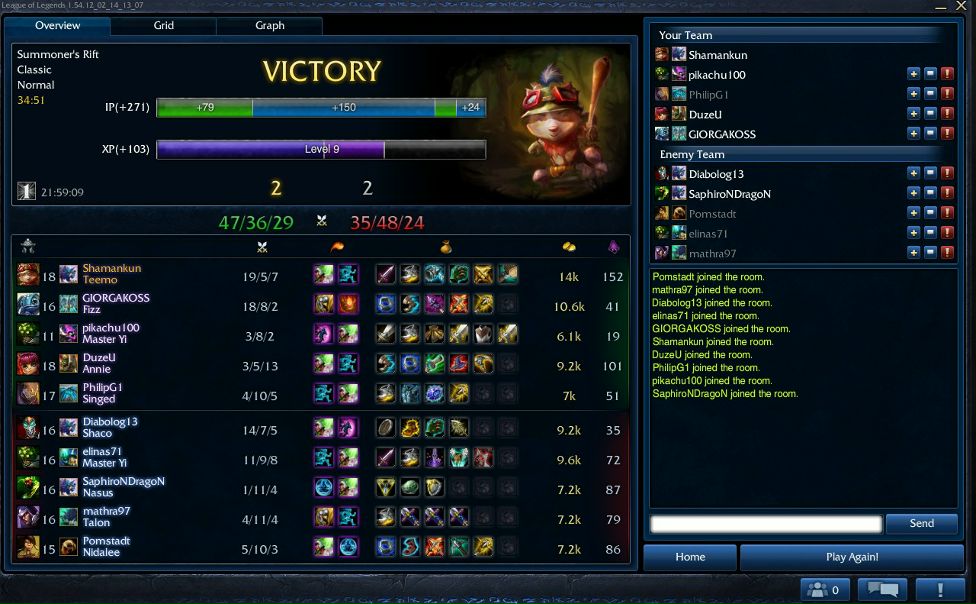976x604 pixels.
Task: Report Diabolog13 with the red exclamation button
Action: [947, 174]
